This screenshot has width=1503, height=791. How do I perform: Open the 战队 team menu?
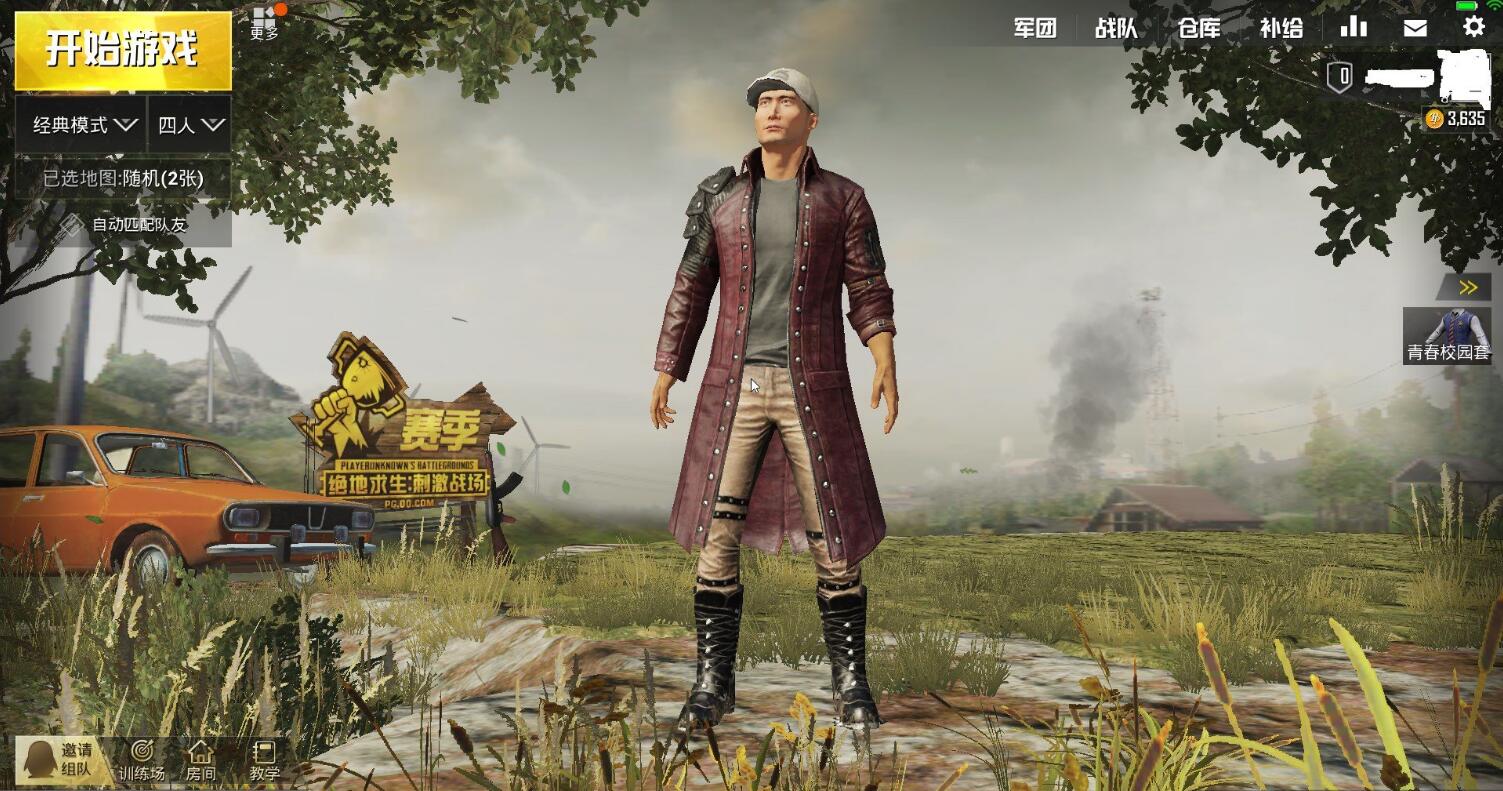(x=1116, y=28)
